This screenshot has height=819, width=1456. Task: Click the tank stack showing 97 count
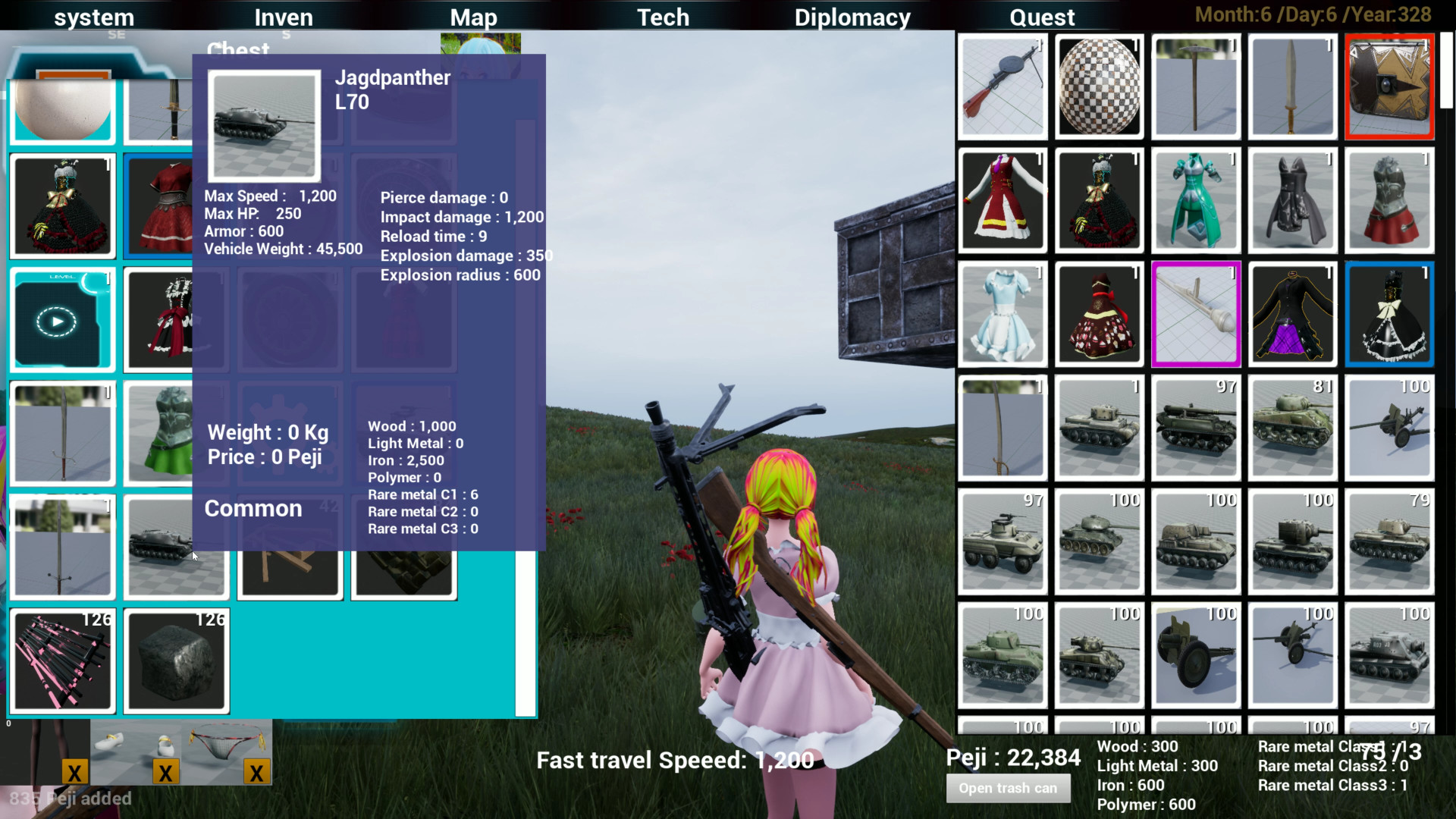pyautogui.click(x=1196, y=428)
